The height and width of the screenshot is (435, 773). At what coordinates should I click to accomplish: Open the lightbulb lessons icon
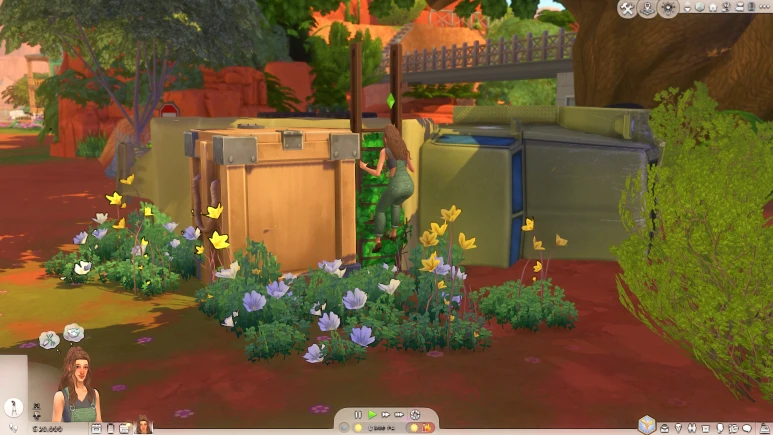pyautogui.click(x=667, y=9)
